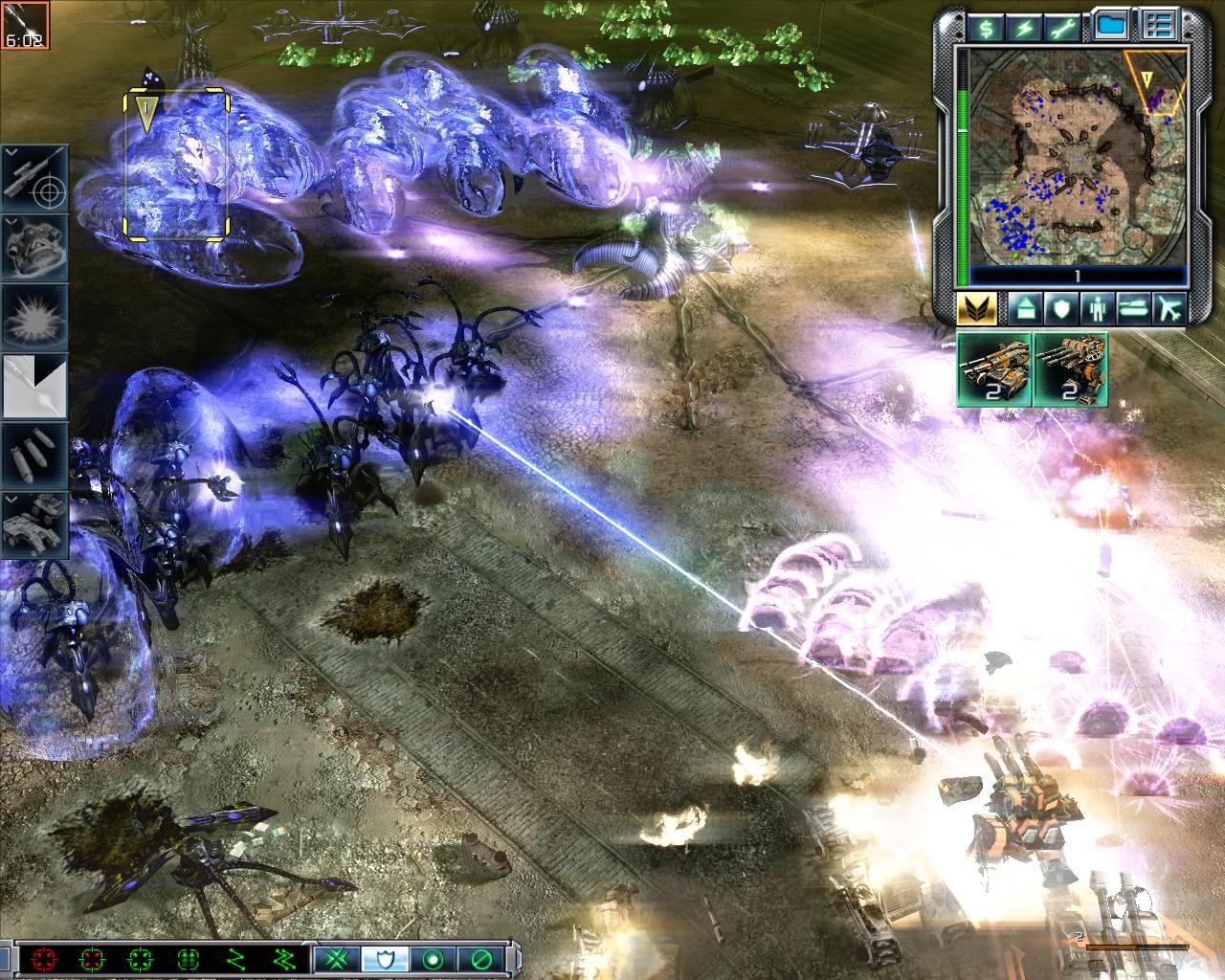Screen dimensions: 1225x980
Task: Open the blue list panel tab
Action: 1159,26
